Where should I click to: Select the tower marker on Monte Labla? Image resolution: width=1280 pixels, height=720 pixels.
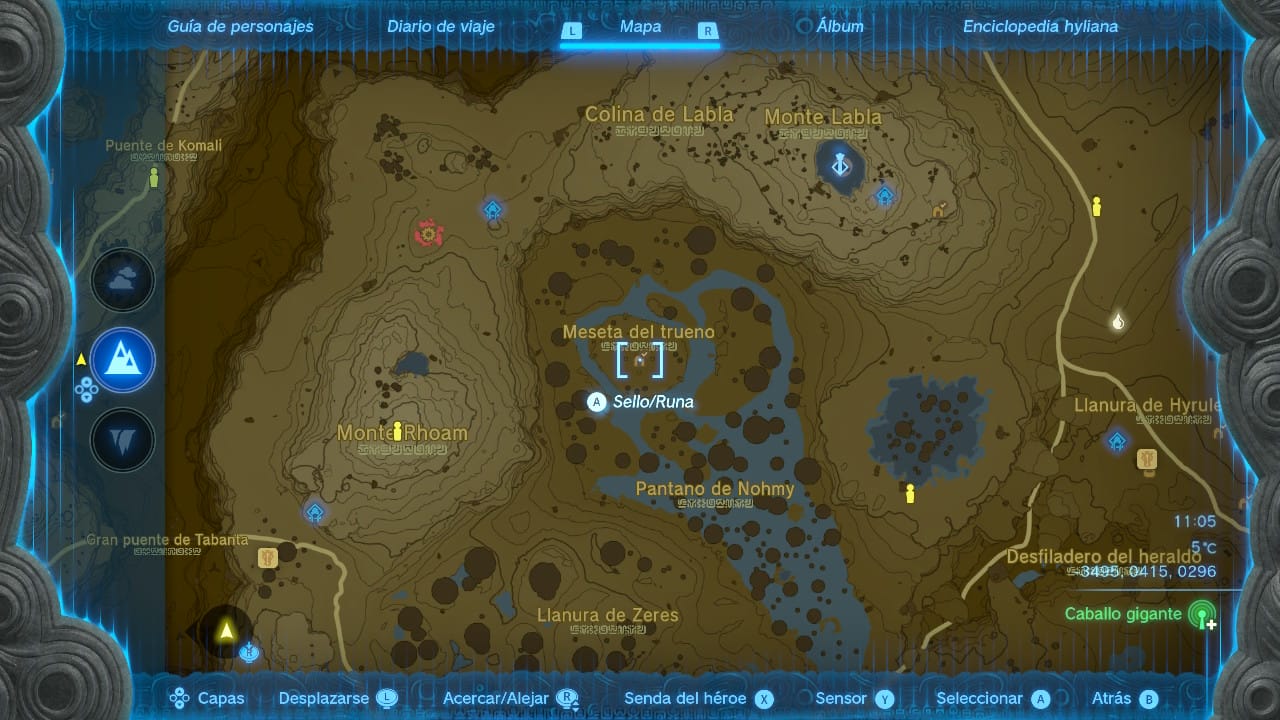coord(840,164)
